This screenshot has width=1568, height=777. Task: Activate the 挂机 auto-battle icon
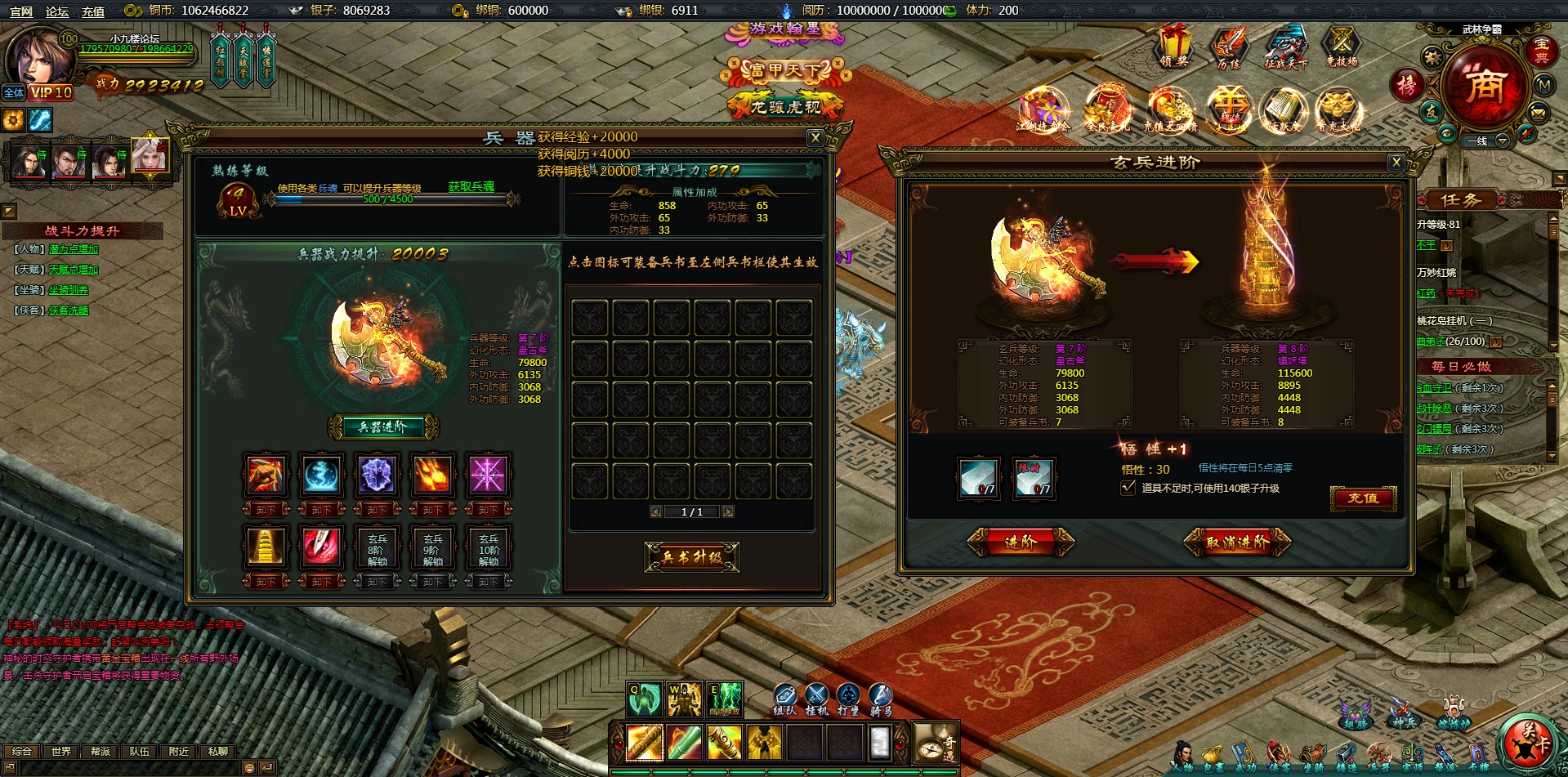[x=816, y=699]
